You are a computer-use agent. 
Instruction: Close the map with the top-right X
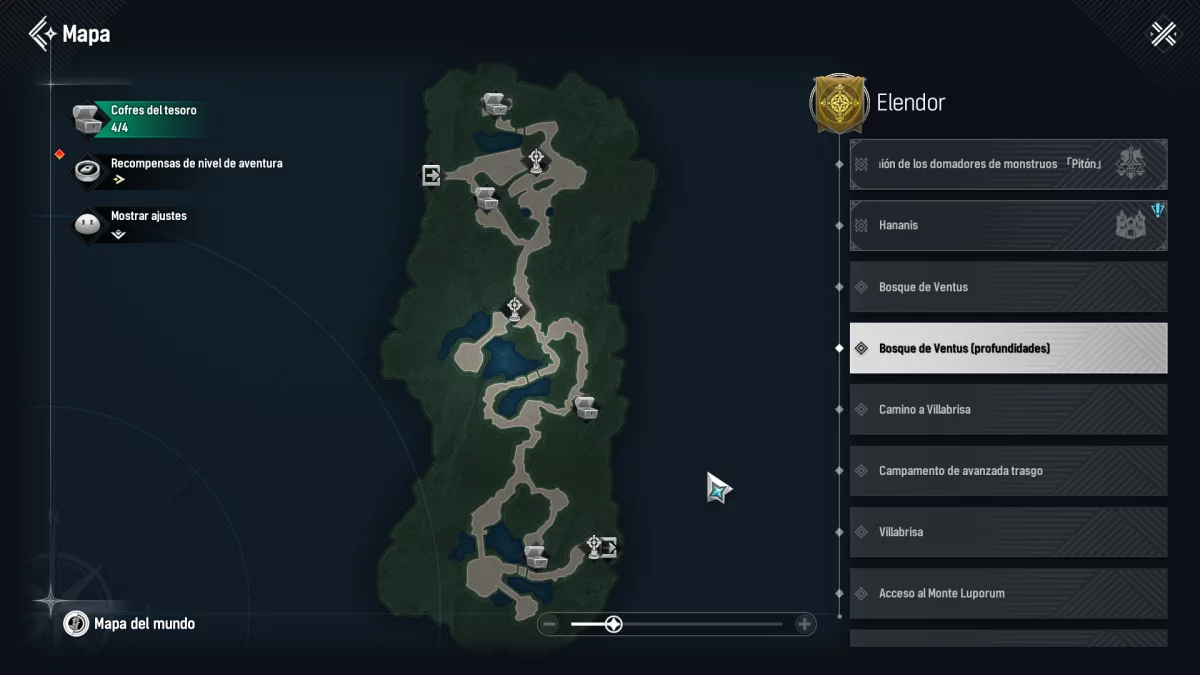click(1163, 35)
